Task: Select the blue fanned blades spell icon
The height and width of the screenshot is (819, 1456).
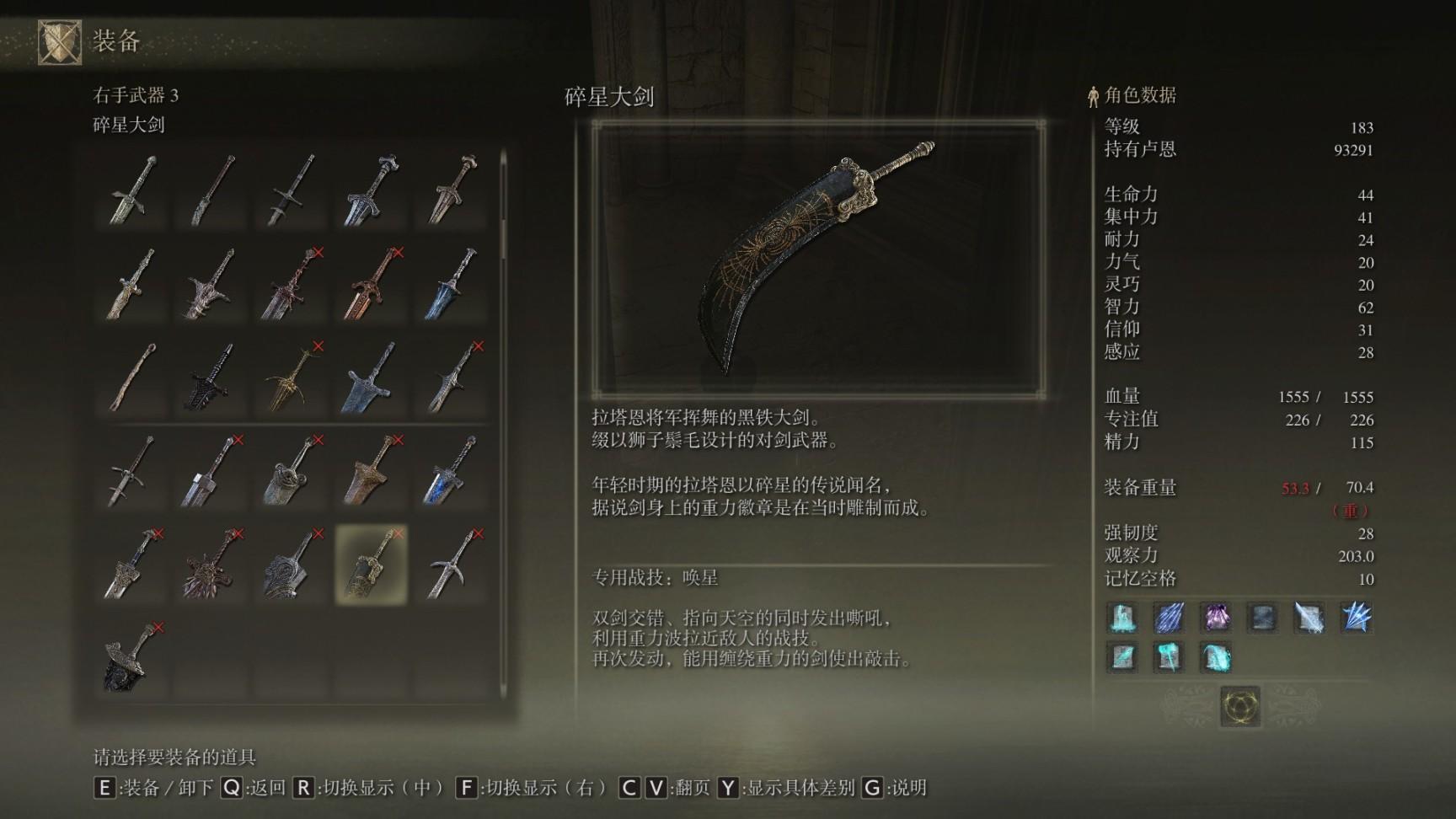Action: pos(1356,618)
